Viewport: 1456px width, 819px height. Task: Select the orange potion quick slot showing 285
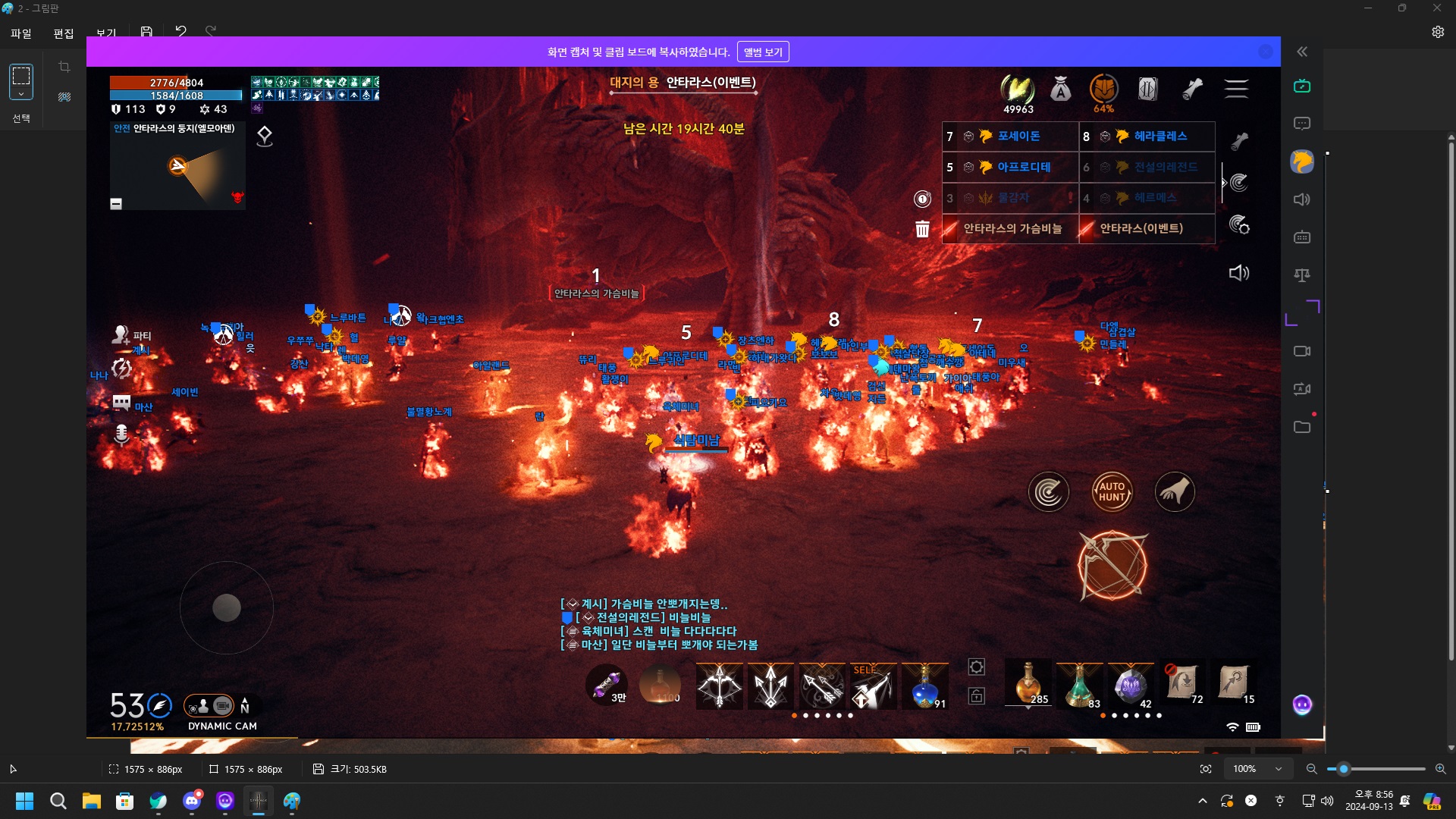(1028, 685)
